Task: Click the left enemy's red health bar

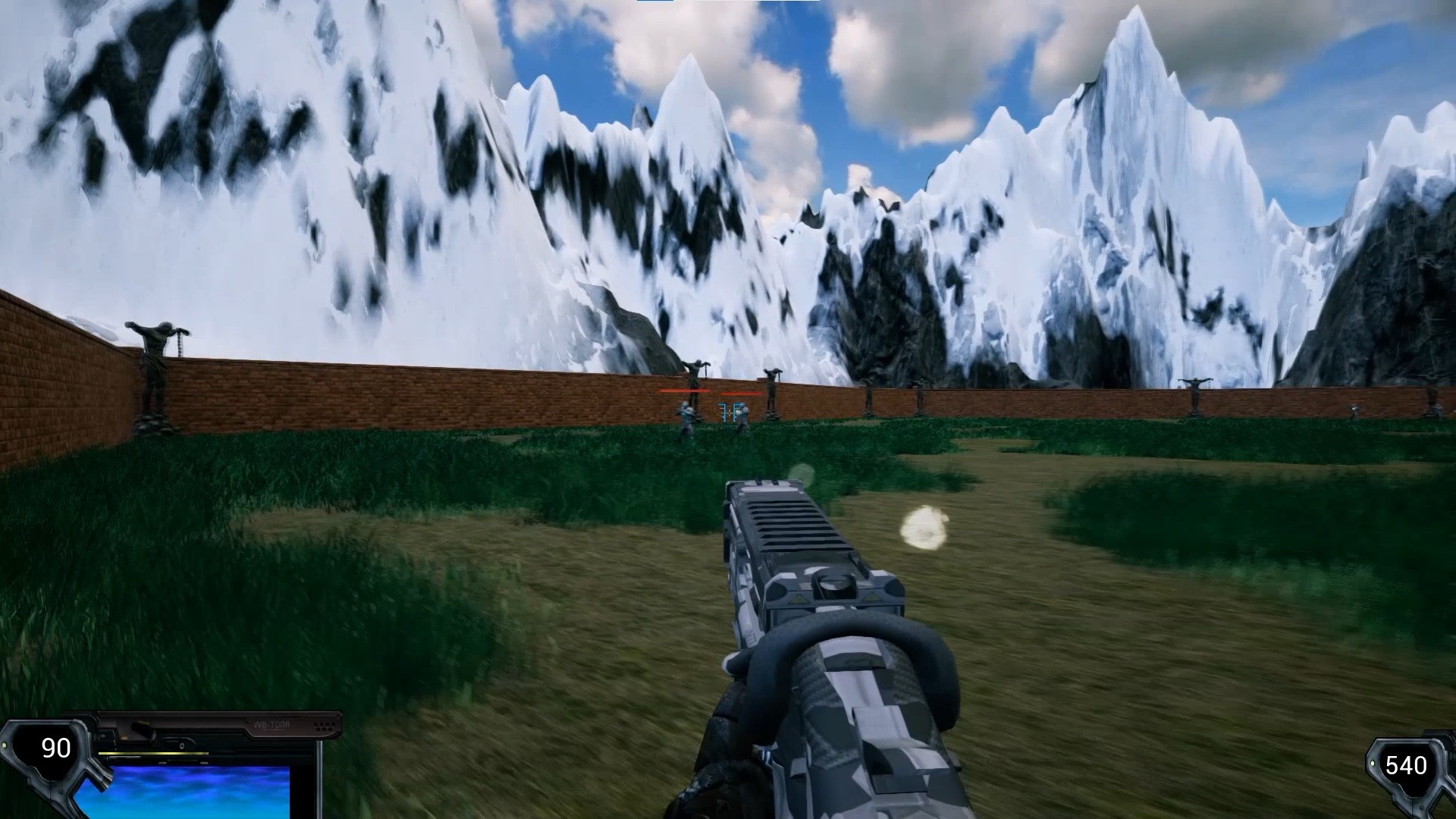Action: coord(685,391)
